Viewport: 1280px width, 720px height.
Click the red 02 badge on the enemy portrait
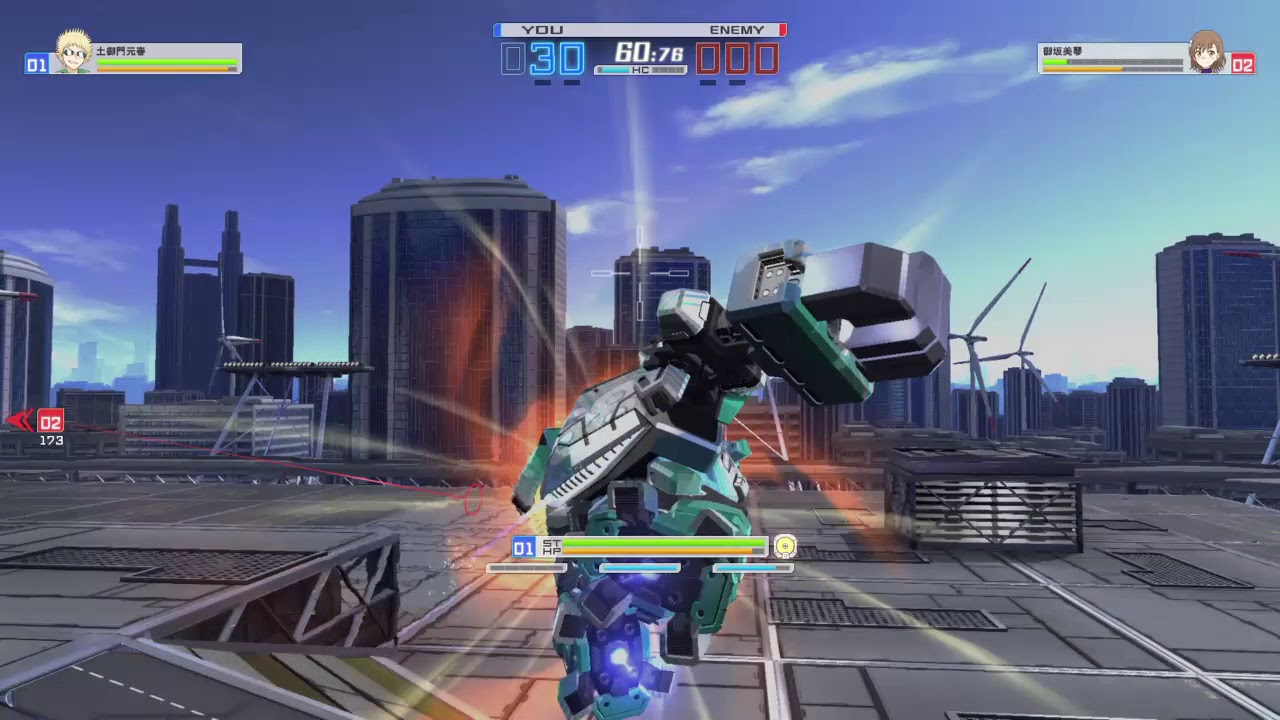coord(1244,64)
